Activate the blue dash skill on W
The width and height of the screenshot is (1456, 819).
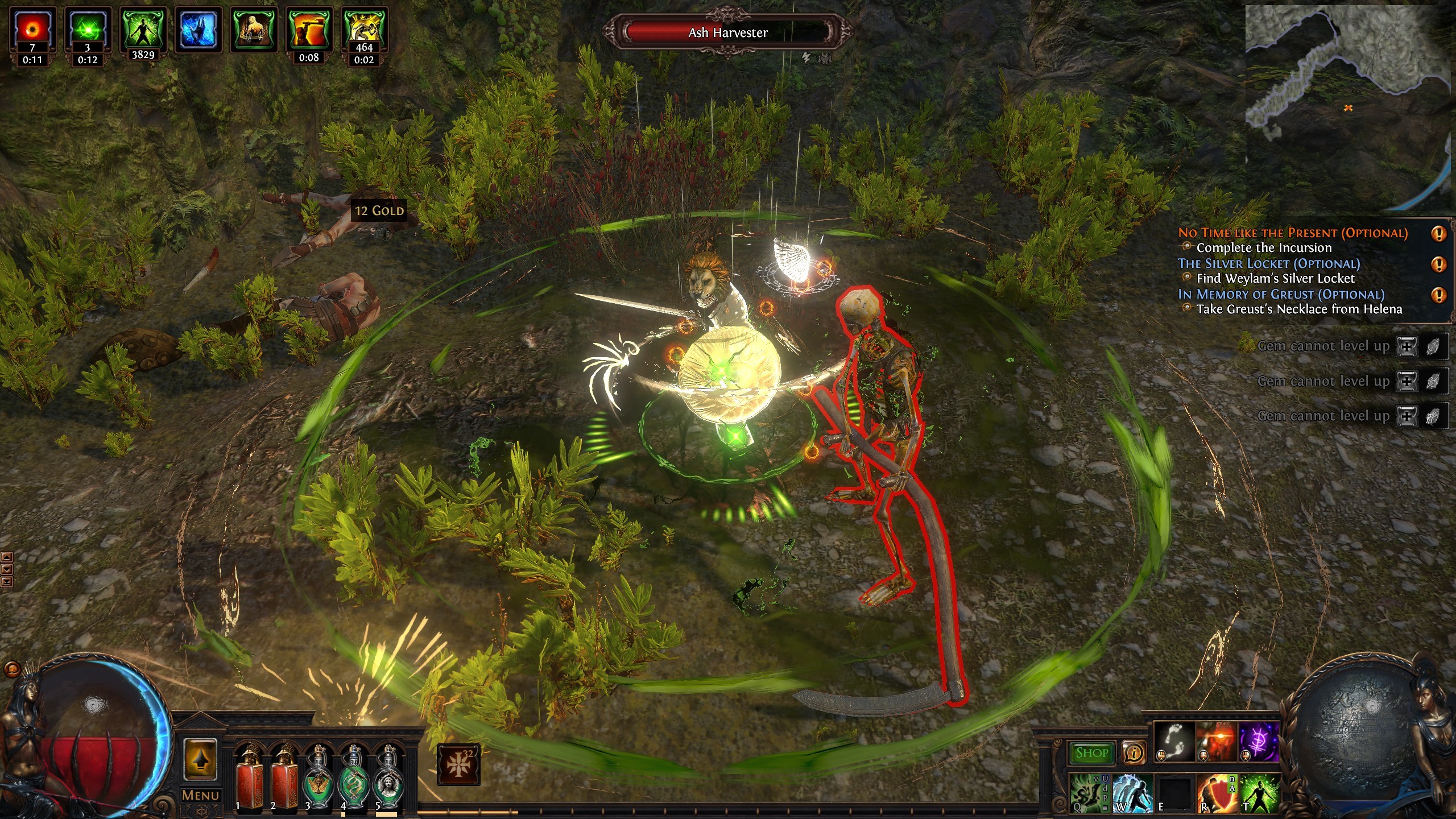1132,793
